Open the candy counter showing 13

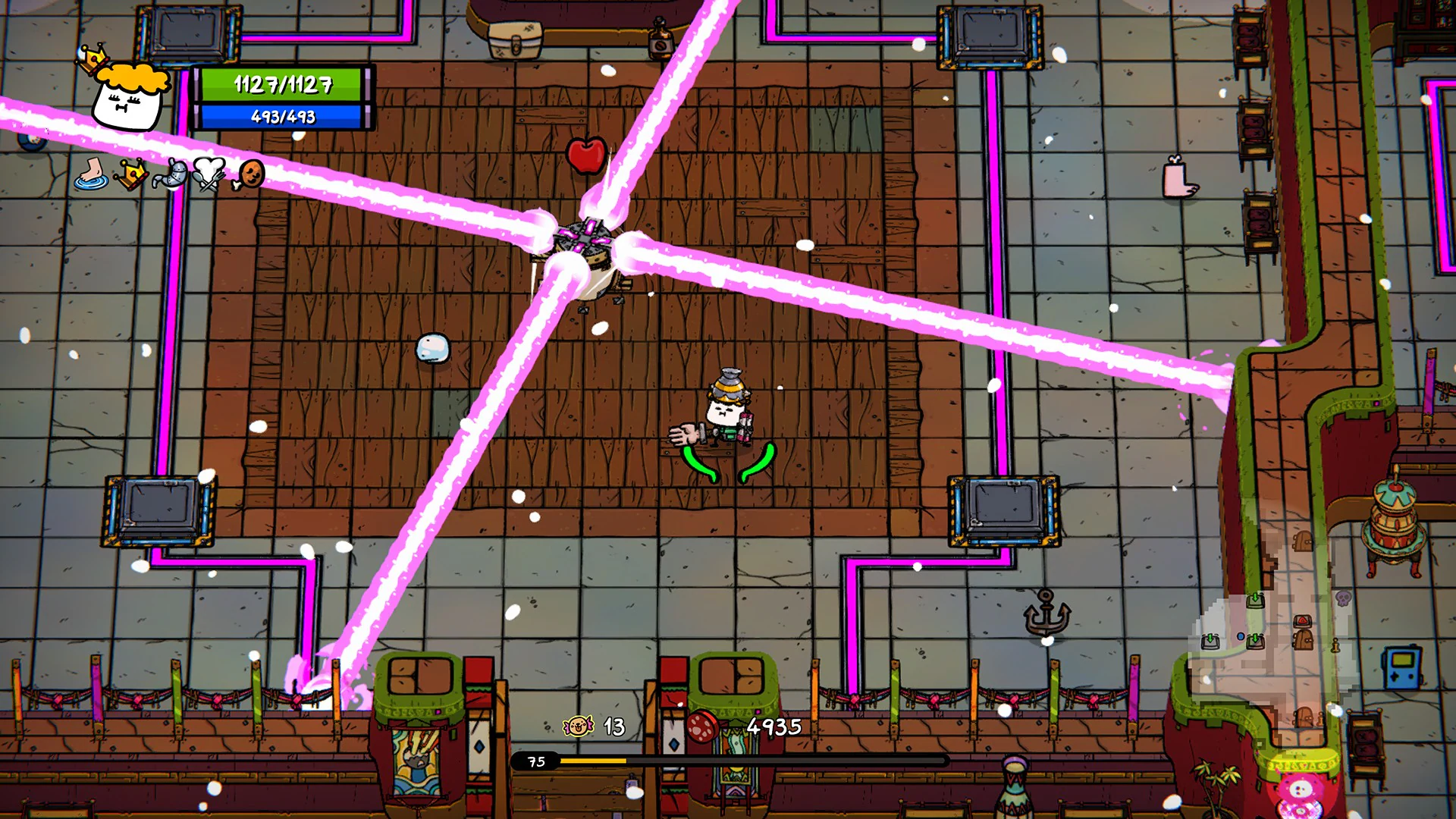coord(613,727)
